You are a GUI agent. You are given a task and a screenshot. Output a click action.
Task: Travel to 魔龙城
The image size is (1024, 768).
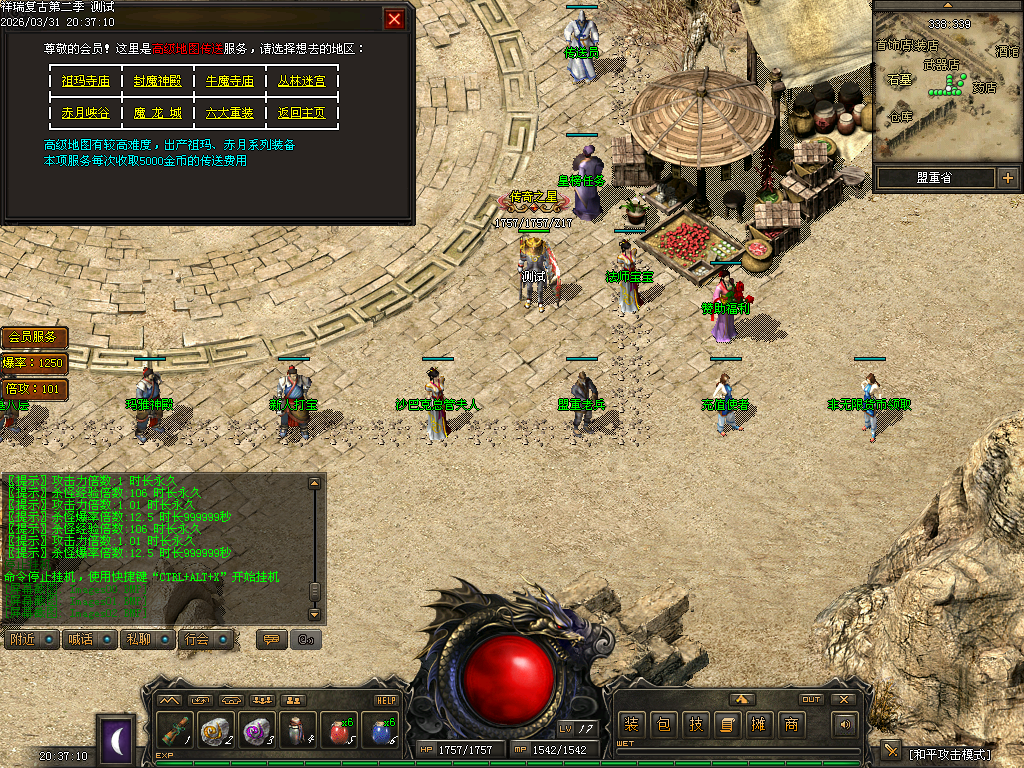[x=158, y=113]
